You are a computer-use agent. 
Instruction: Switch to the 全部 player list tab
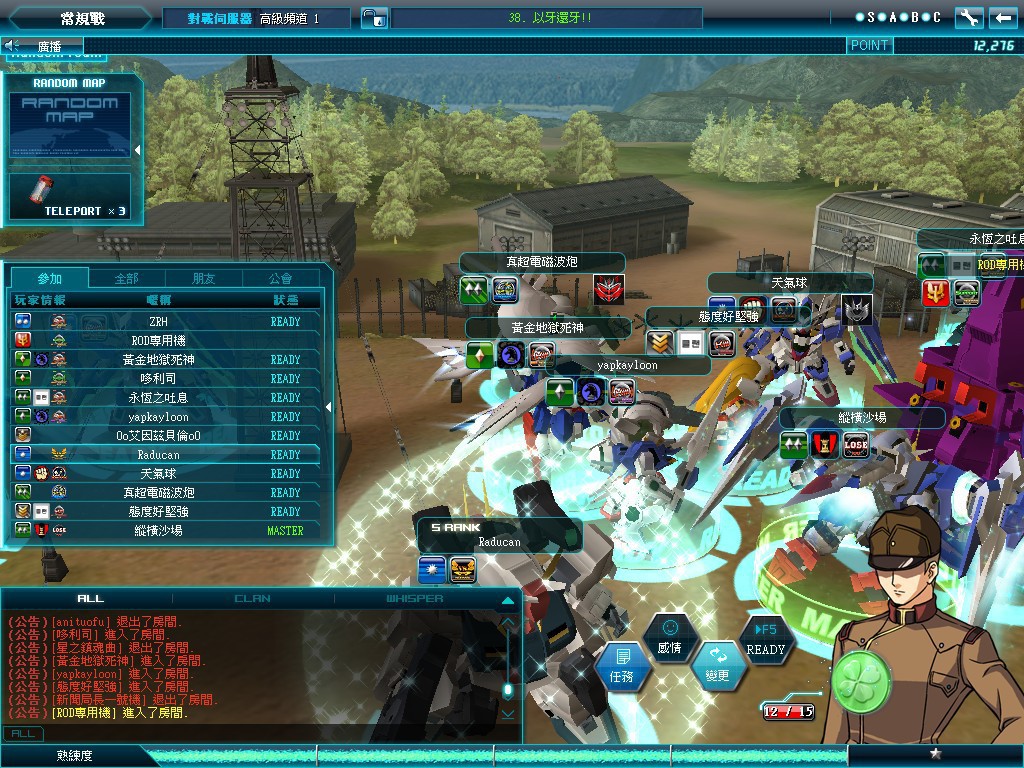(126, 278)
